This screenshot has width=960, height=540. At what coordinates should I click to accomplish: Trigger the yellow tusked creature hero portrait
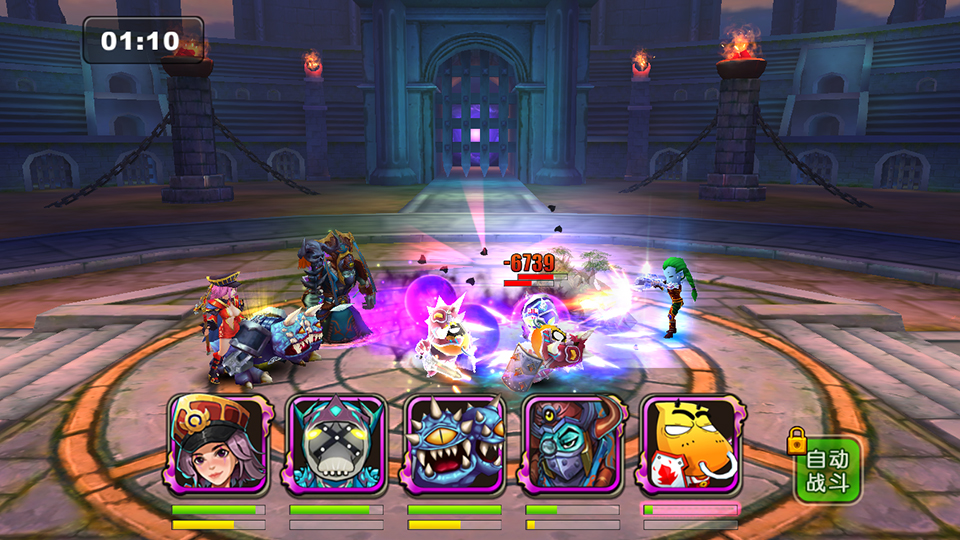click(691, 445)
